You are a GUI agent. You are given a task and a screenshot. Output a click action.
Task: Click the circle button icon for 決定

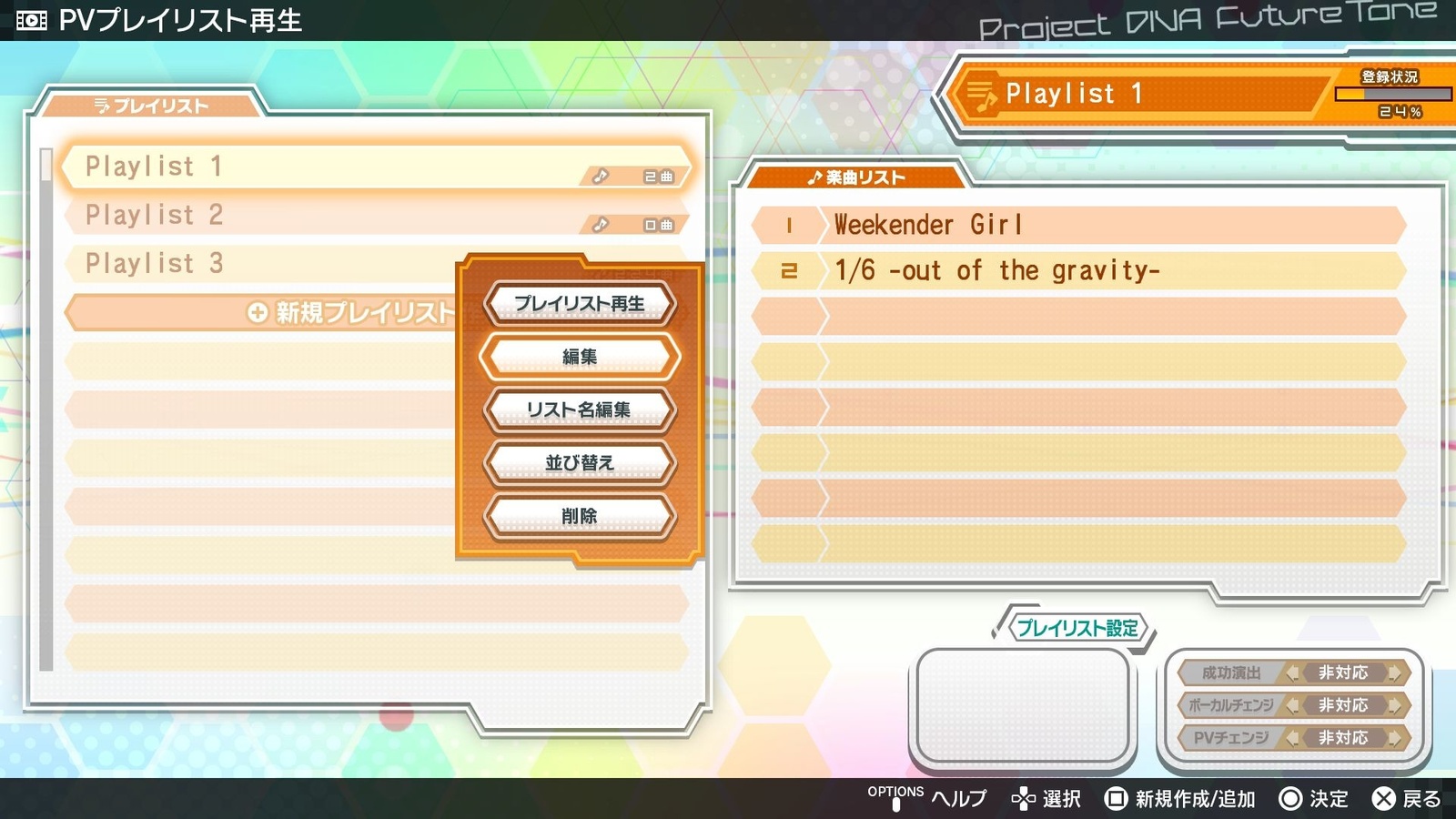(1289, 798)
